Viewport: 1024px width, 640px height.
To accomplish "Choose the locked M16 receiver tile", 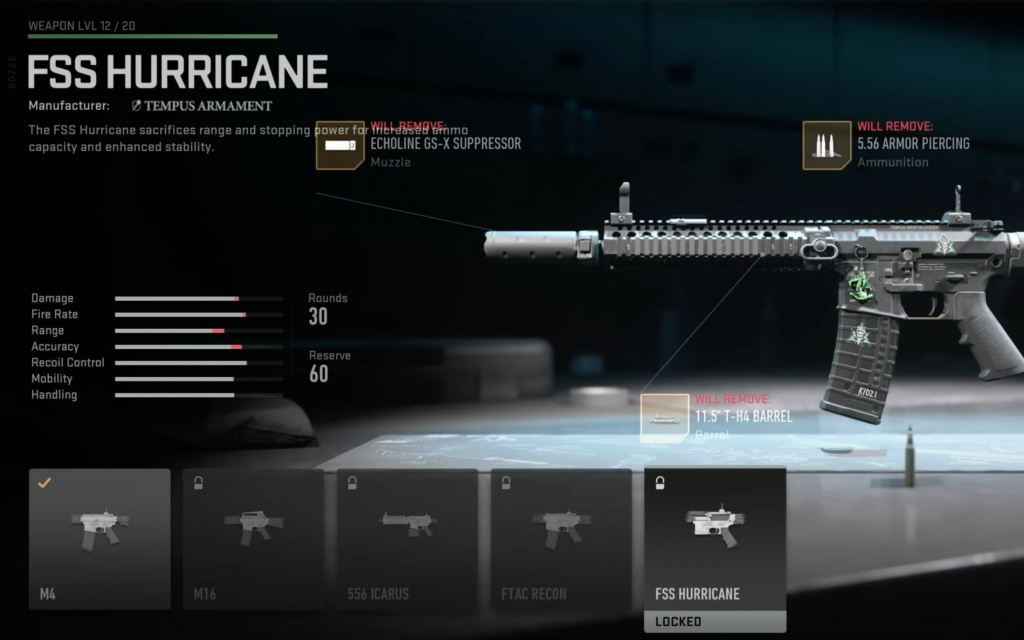I will click(253, 539).
